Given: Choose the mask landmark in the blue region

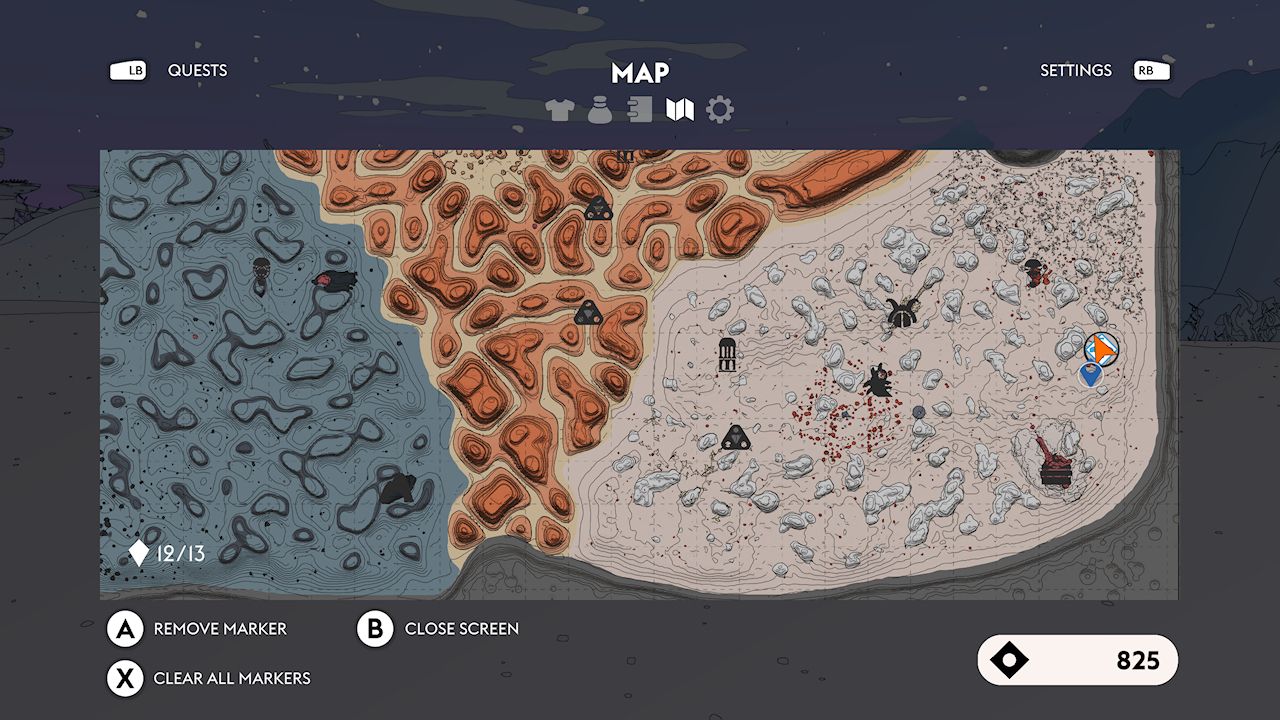Looking at the screenshot, I should [x=261, y=271].
